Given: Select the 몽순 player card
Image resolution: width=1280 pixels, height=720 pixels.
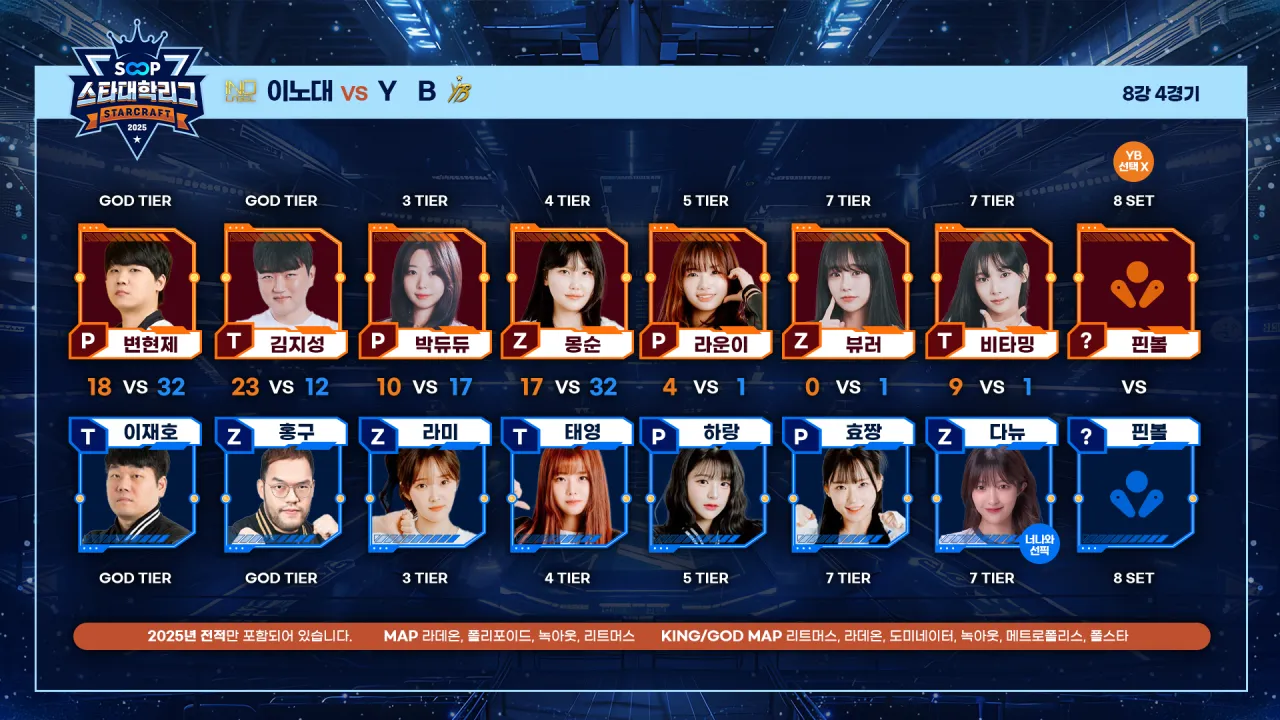Looking at the screenshot, I should pyautogui.click(x=568, y=291).
